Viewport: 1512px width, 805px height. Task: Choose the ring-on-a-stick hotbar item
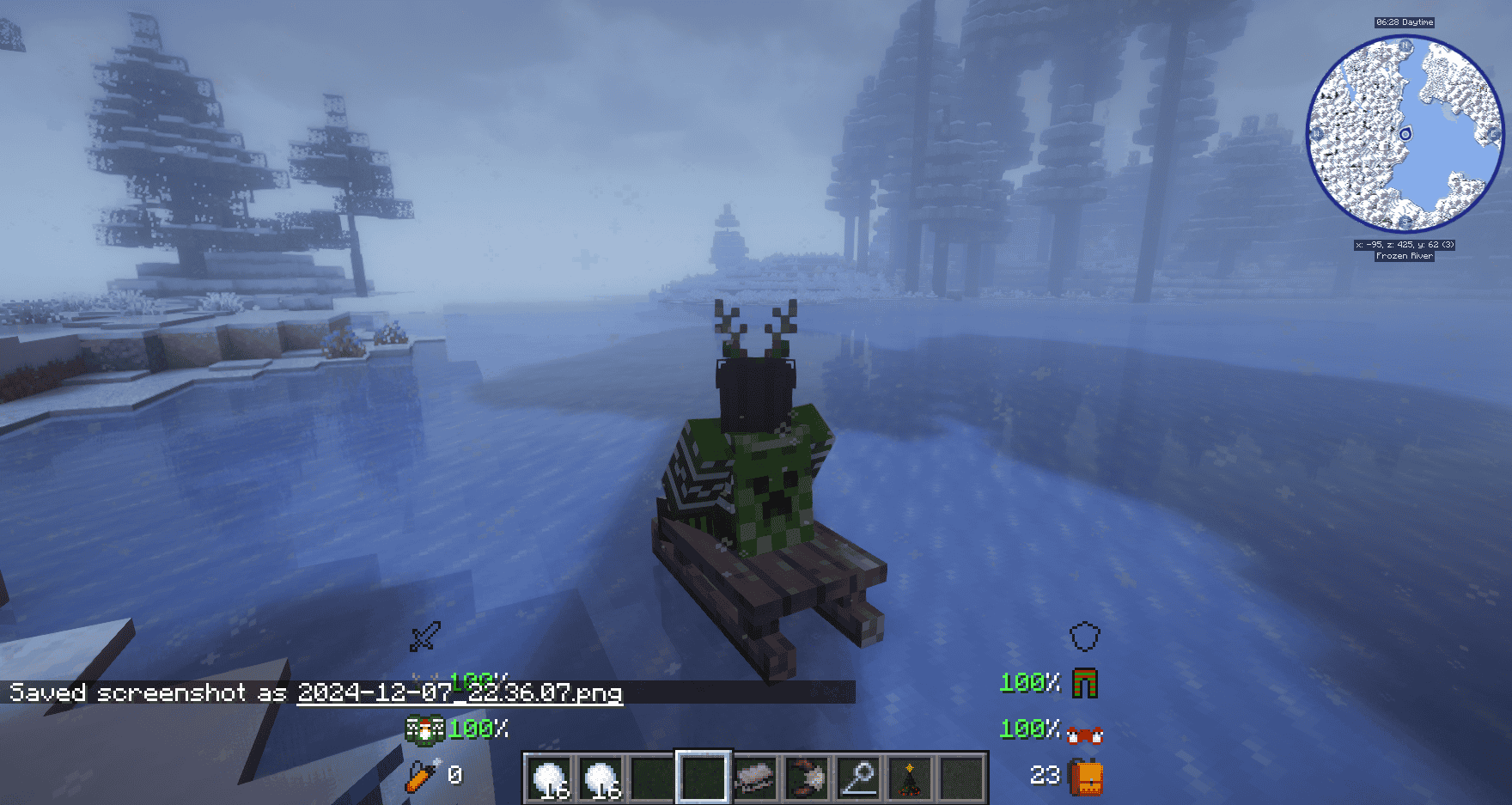[857, 778]
